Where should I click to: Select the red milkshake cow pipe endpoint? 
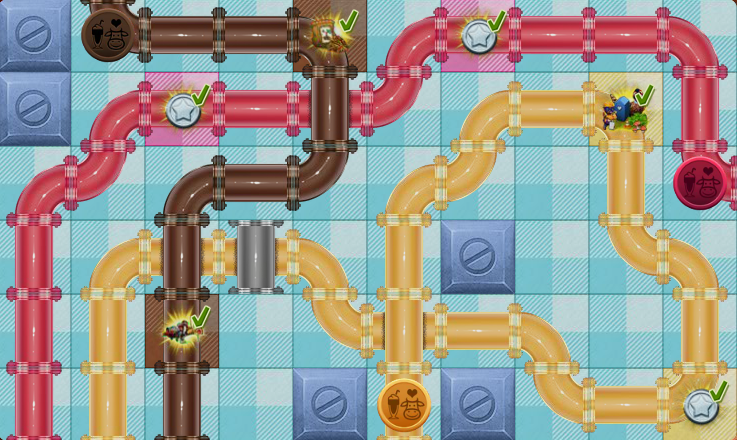coord(700,183)
